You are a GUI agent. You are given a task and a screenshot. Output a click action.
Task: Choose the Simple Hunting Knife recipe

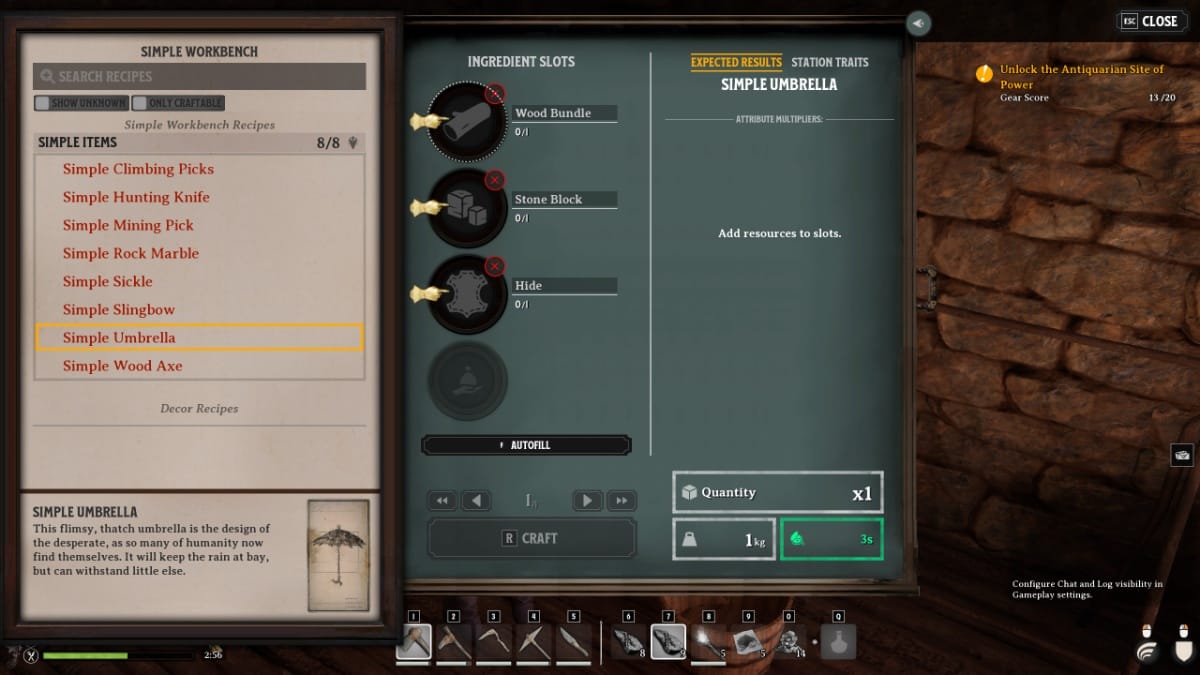pos(136,197)
